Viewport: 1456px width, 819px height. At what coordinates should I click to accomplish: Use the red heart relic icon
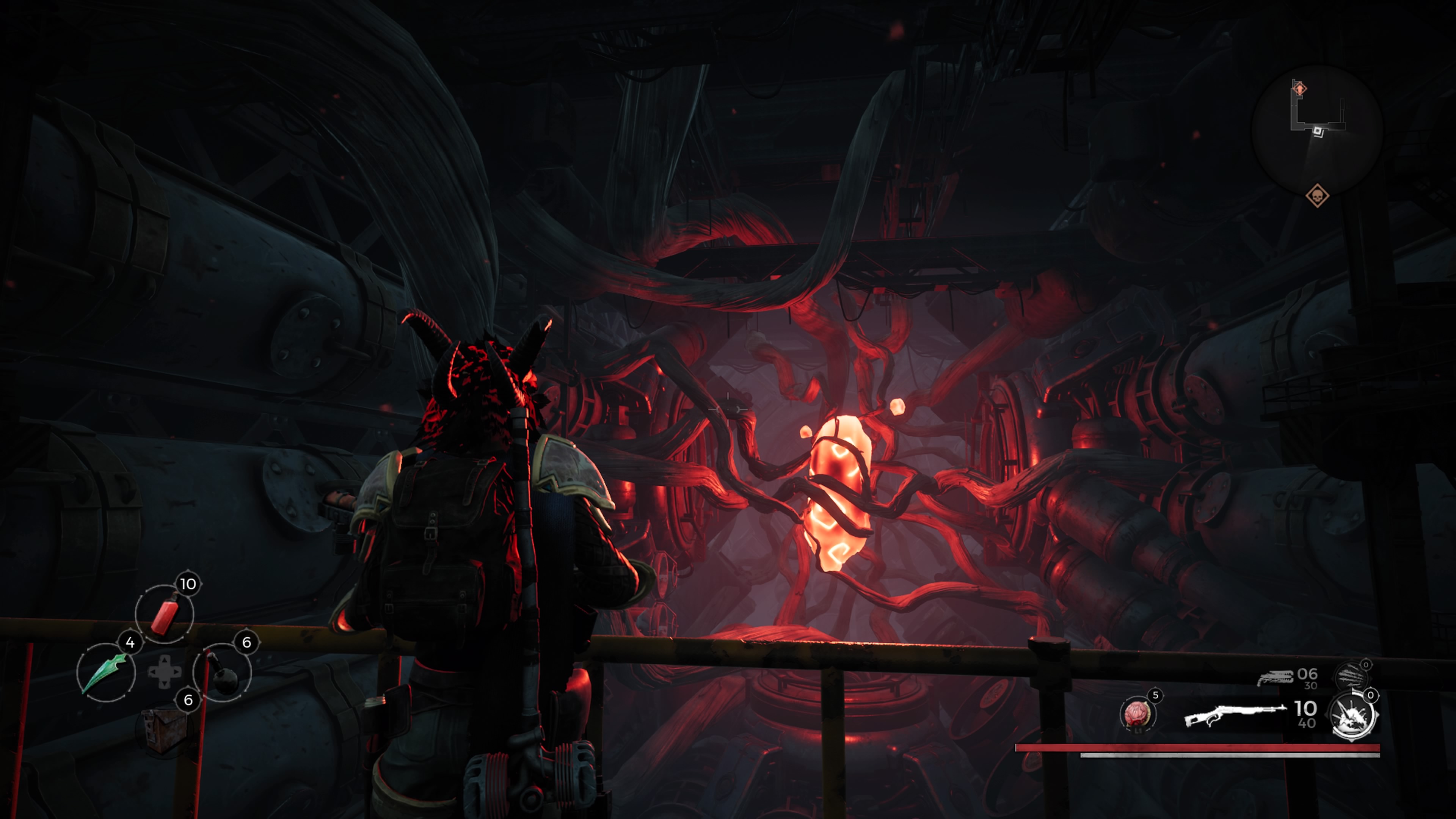click(x=1137, y=714)
